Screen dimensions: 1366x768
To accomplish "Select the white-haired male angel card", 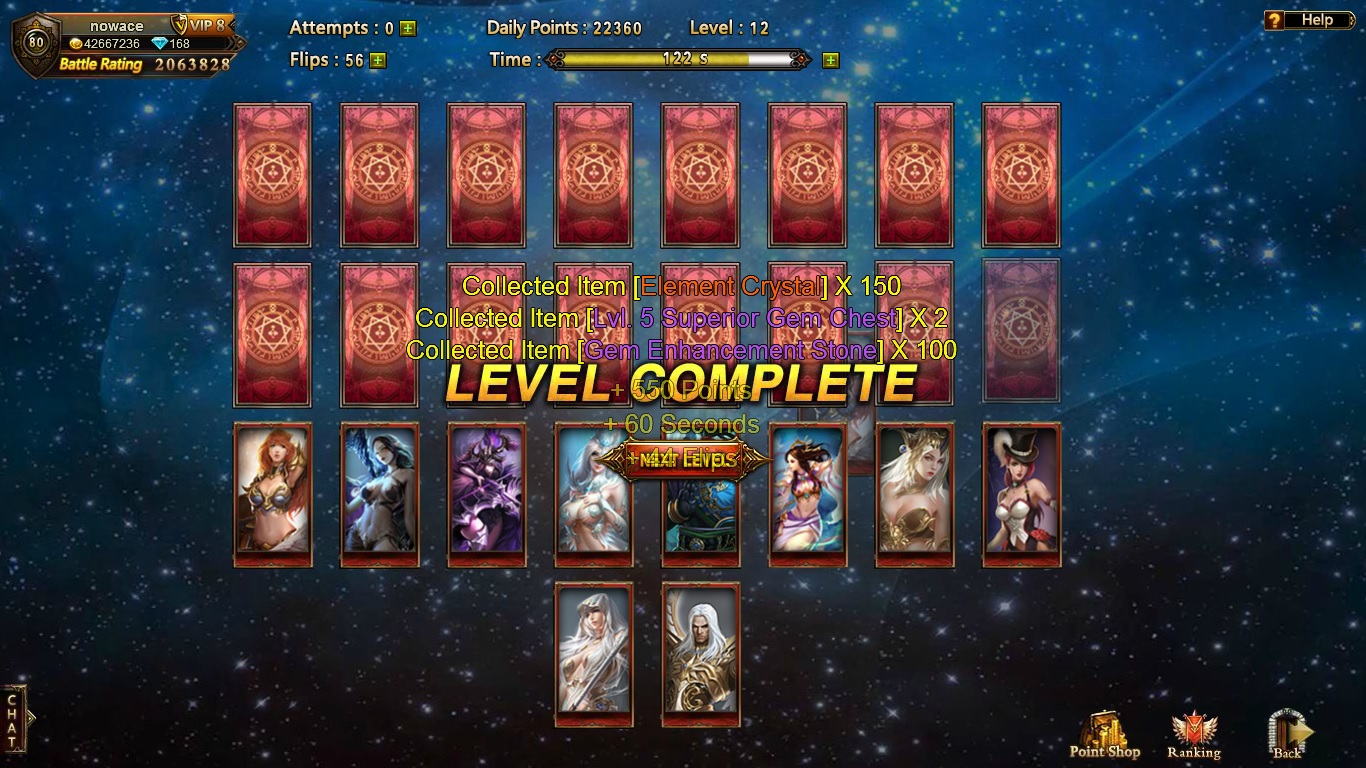I will [700, 654].
